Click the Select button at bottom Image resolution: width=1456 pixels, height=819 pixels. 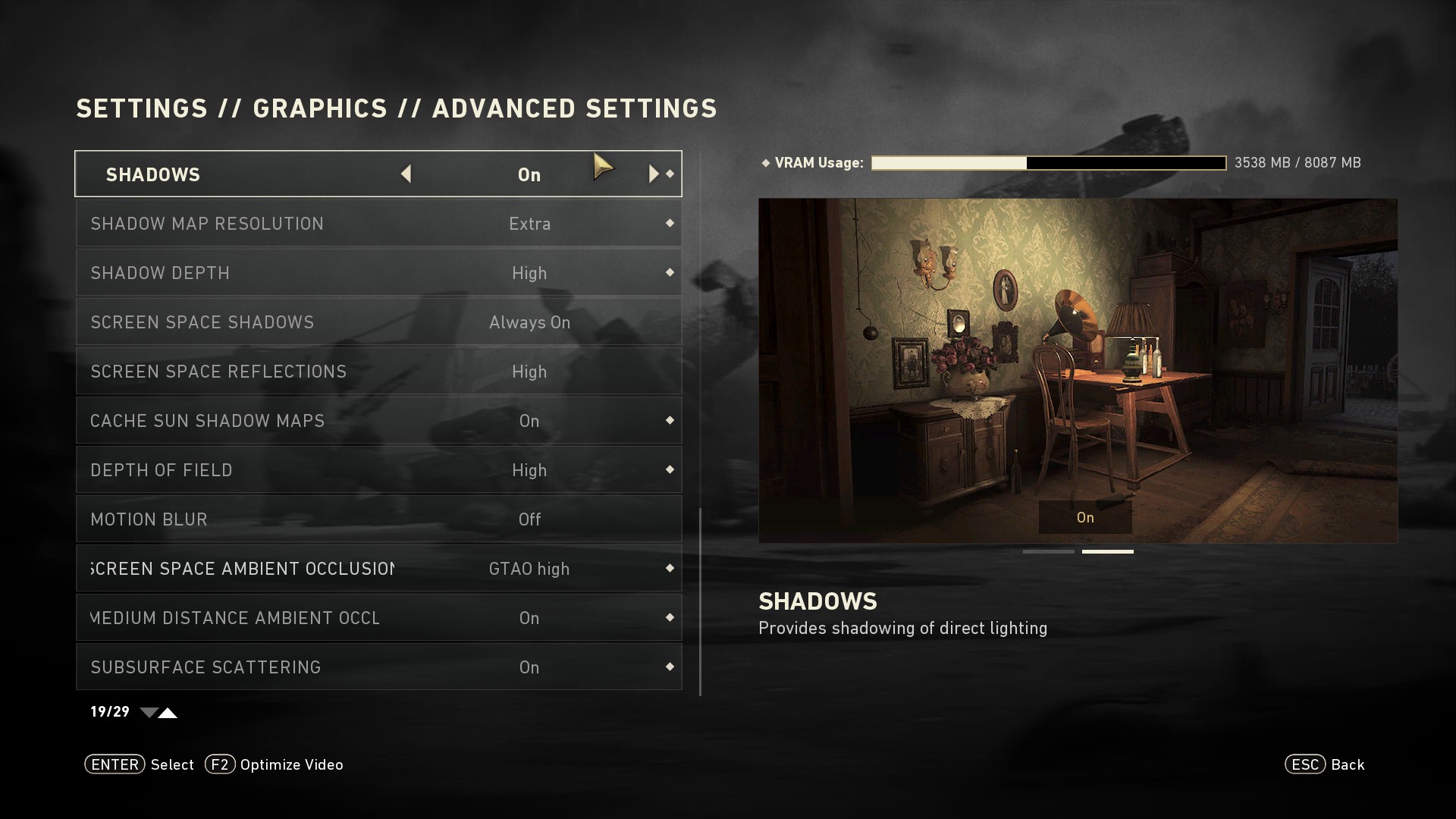click(140, 764)
